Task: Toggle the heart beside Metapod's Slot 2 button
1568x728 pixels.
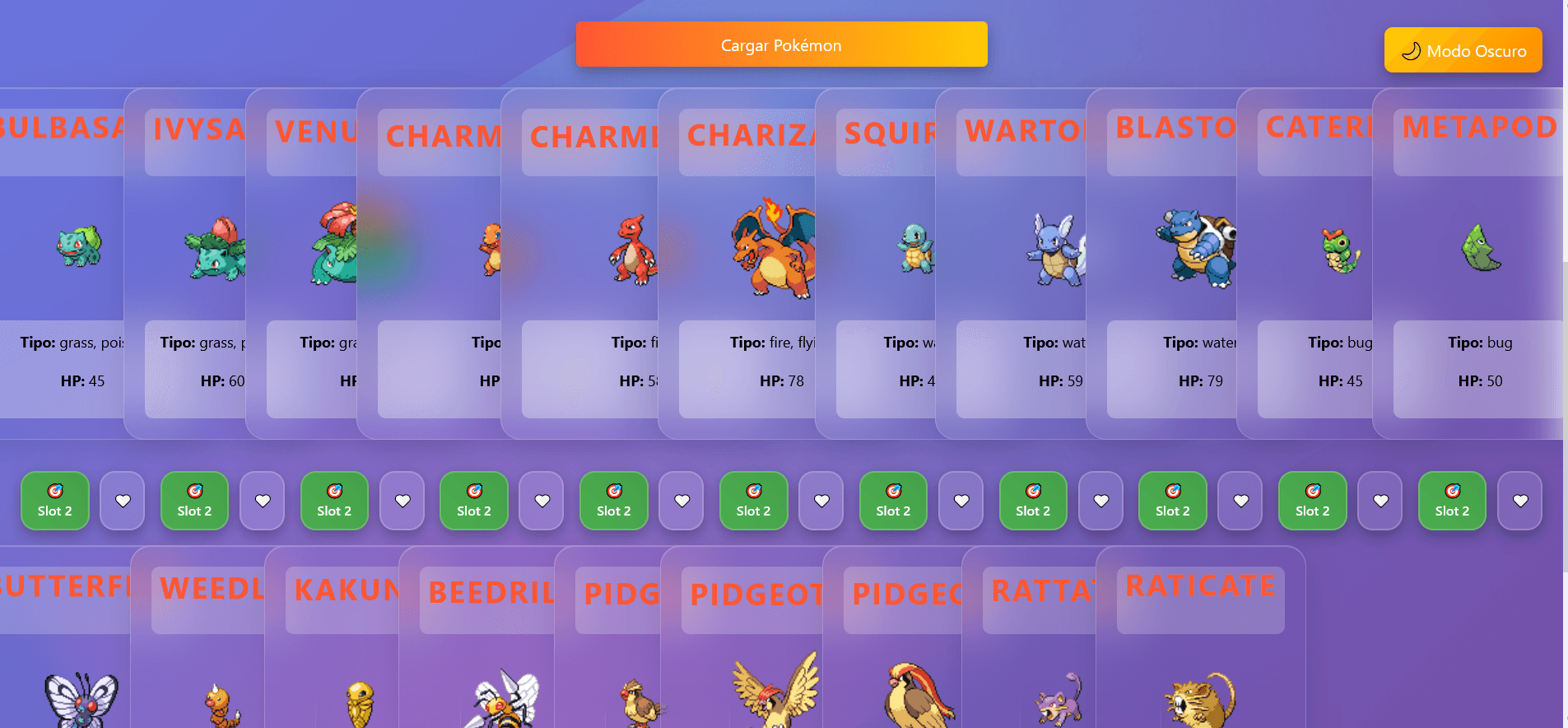Action: click(x=1519, y=500)
